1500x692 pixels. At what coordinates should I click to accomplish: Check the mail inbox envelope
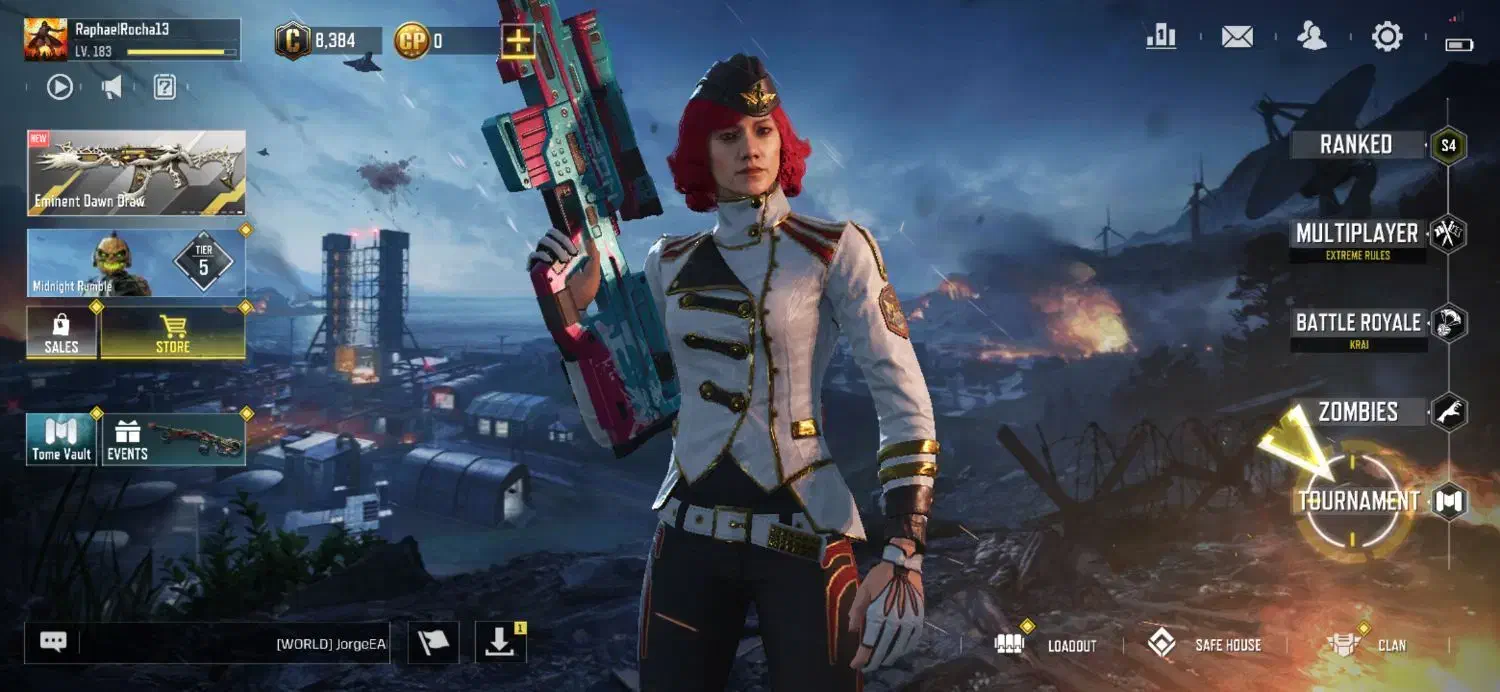[1237, 38]
